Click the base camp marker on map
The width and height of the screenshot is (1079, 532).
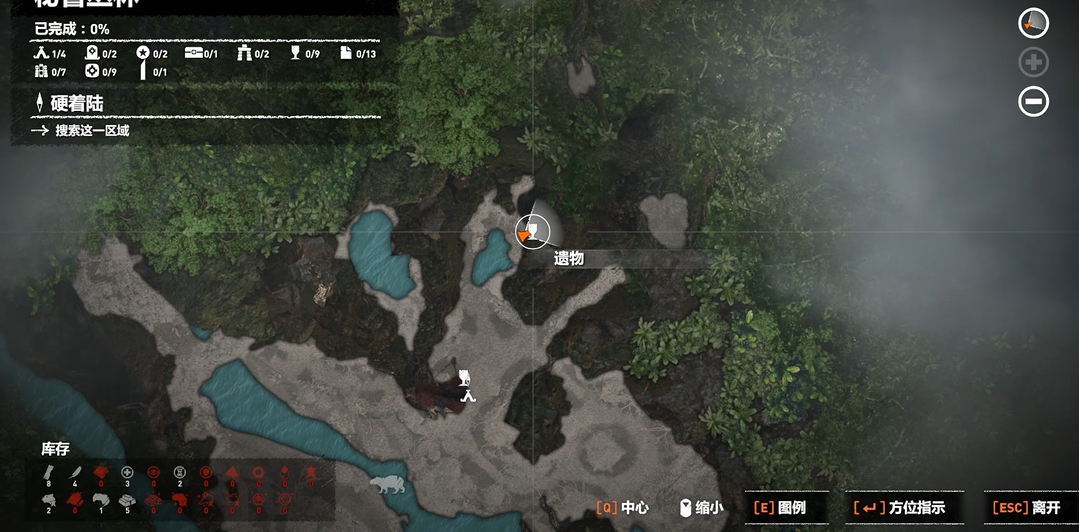467,396
